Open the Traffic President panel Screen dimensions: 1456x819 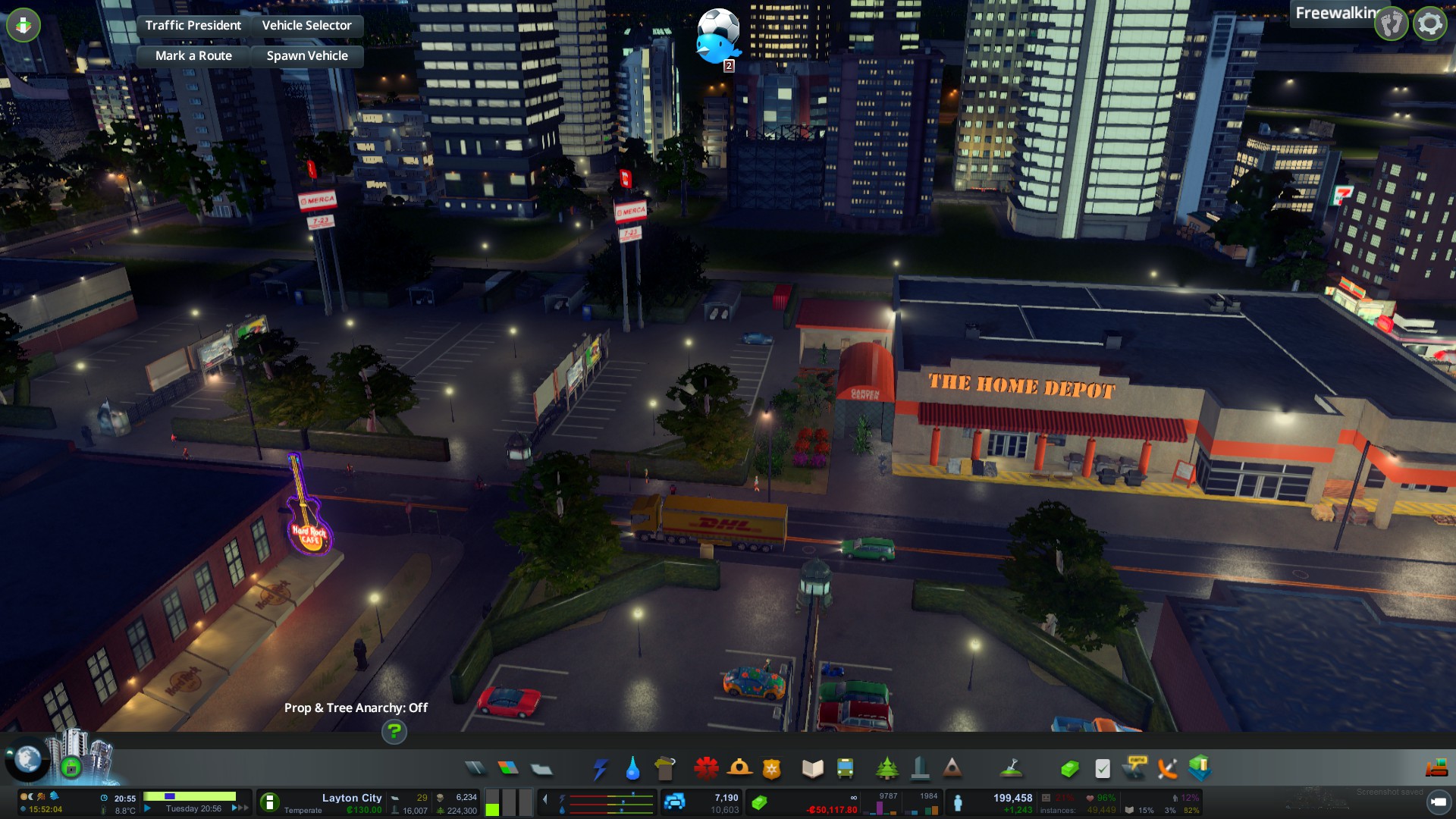pyautogui.click(x=193, y=26)
